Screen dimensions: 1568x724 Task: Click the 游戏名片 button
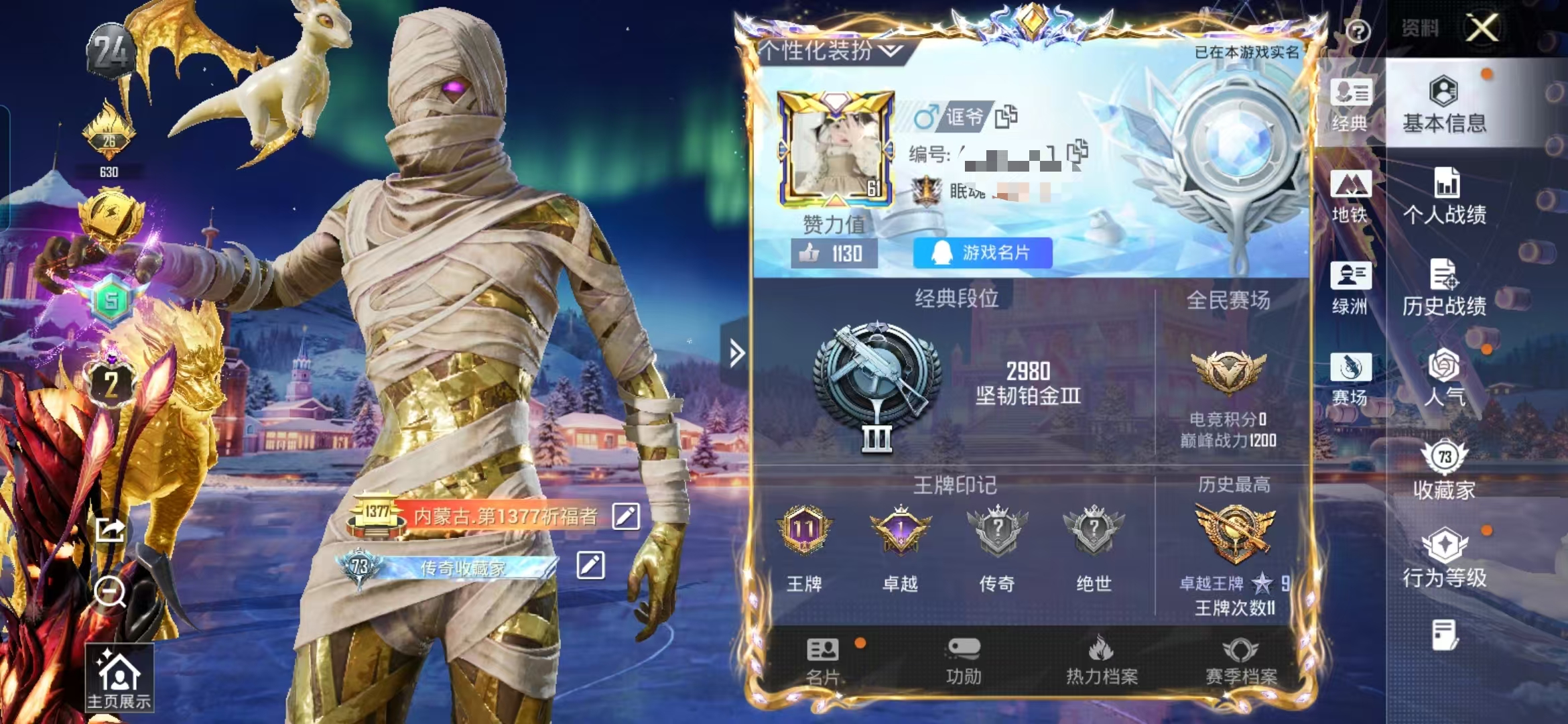tap(982, 253)
